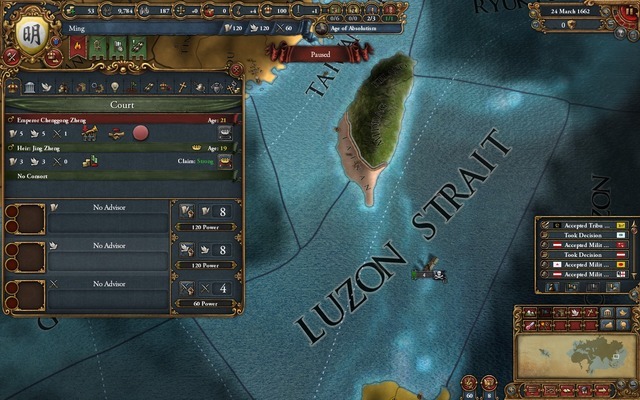
Task: Click the crown button on heir Jing Zheng's row
Action: click(x=226, y=160)
